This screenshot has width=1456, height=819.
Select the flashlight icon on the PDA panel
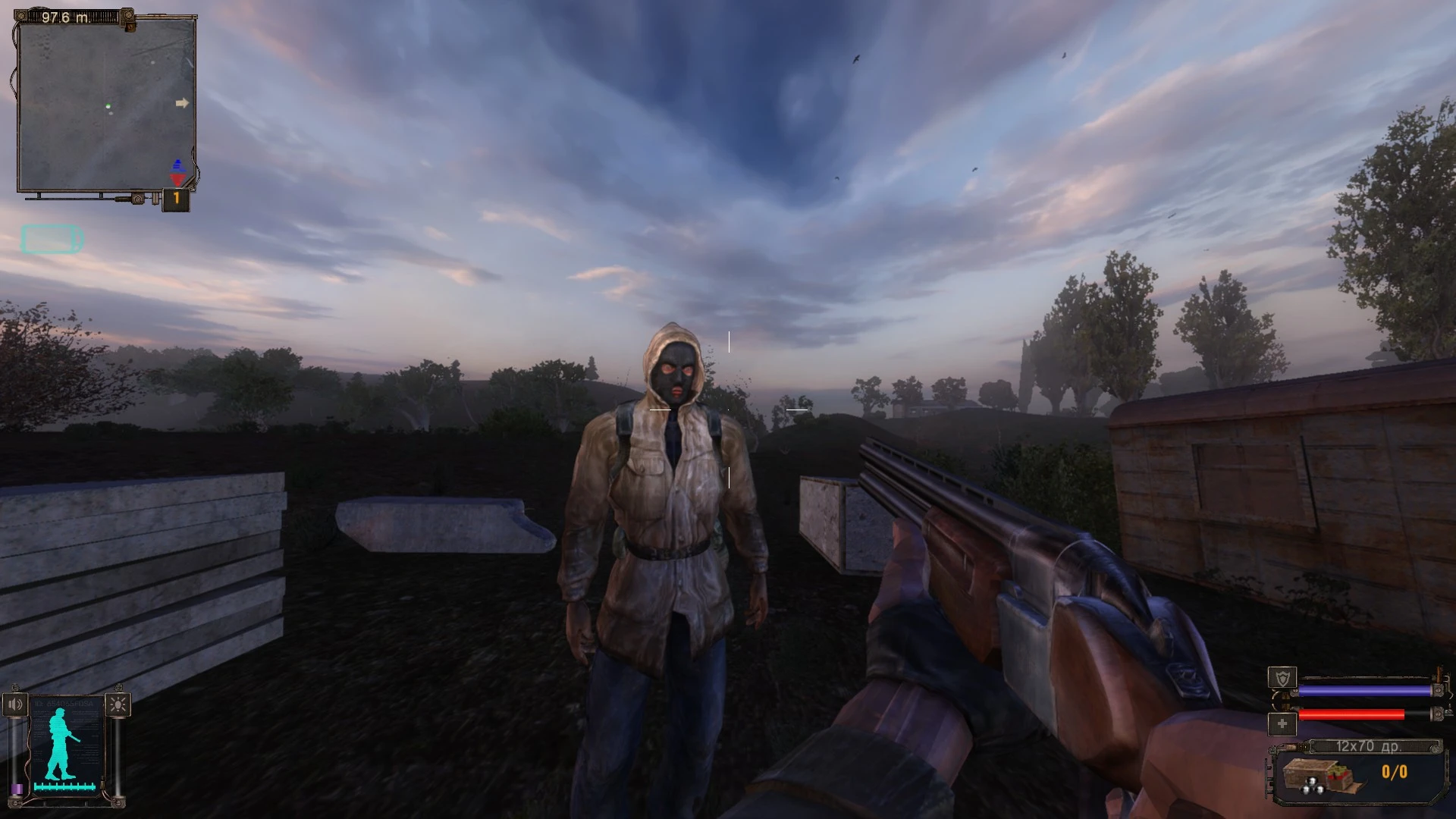[118, 704]
